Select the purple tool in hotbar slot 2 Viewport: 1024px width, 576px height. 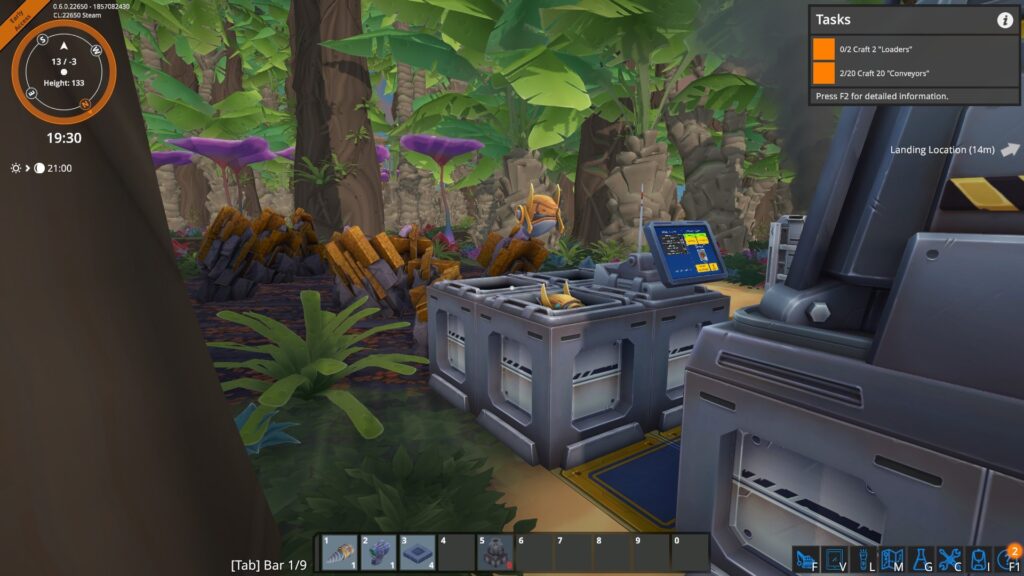point(378,553)
